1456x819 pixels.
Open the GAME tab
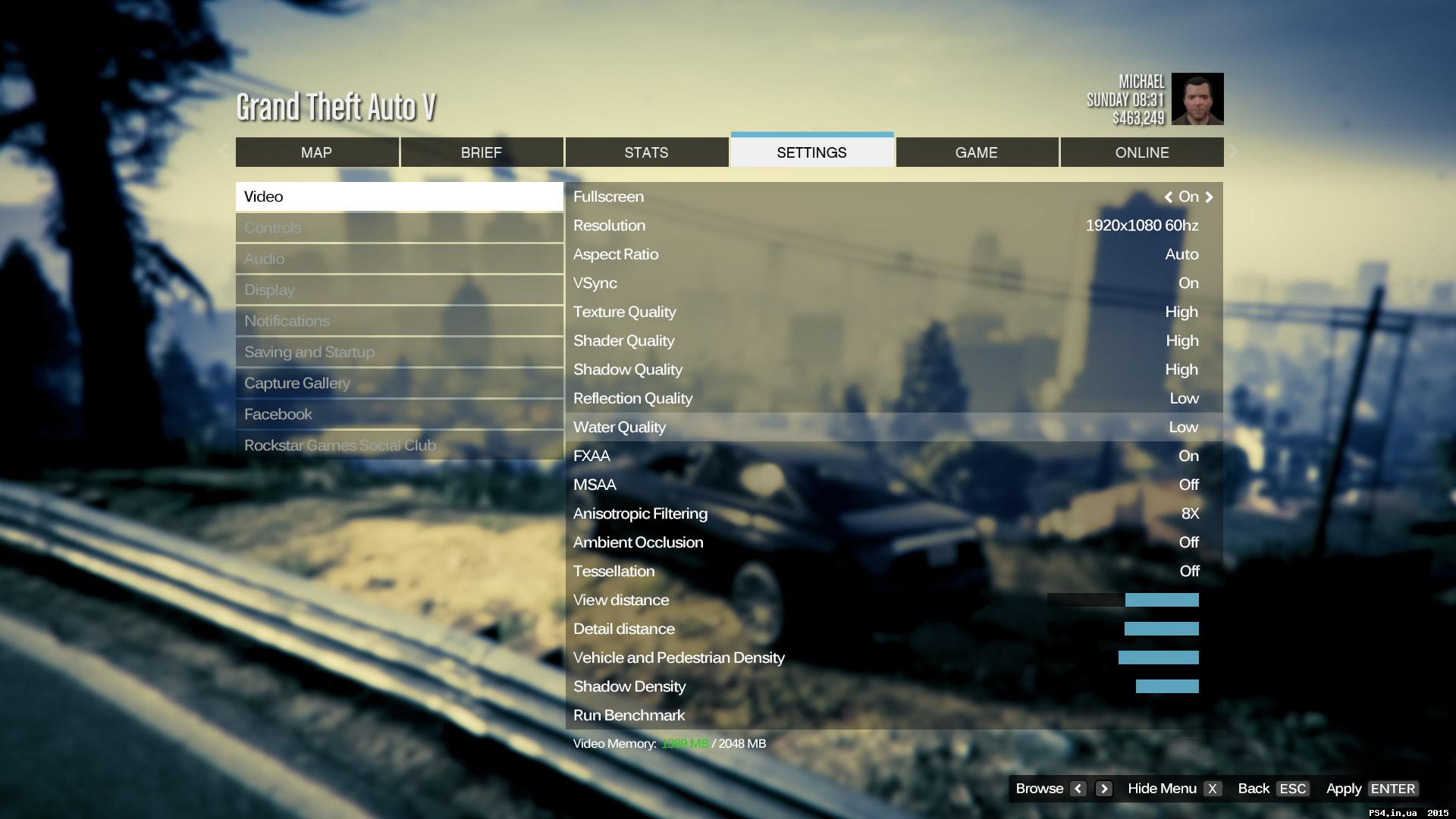(977, 152)
